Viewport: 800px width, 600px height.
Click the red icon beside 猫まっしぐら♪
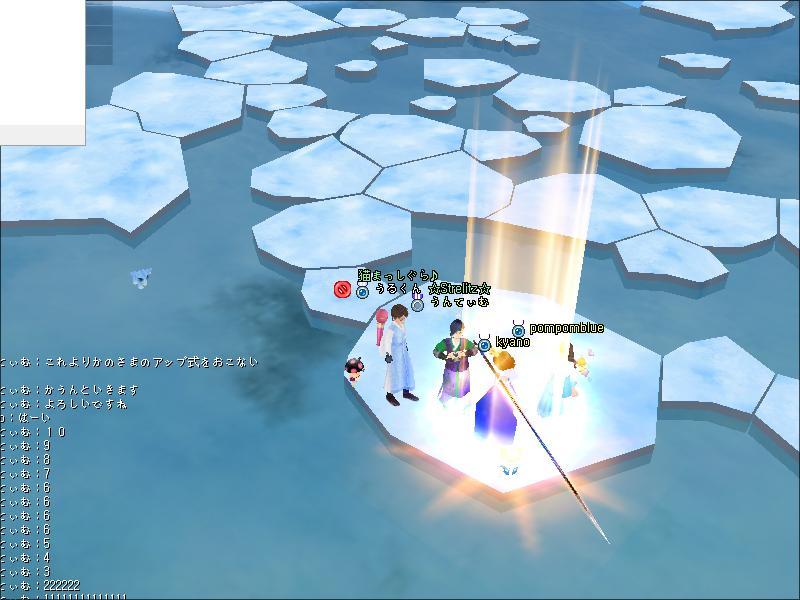coord(341,289)
